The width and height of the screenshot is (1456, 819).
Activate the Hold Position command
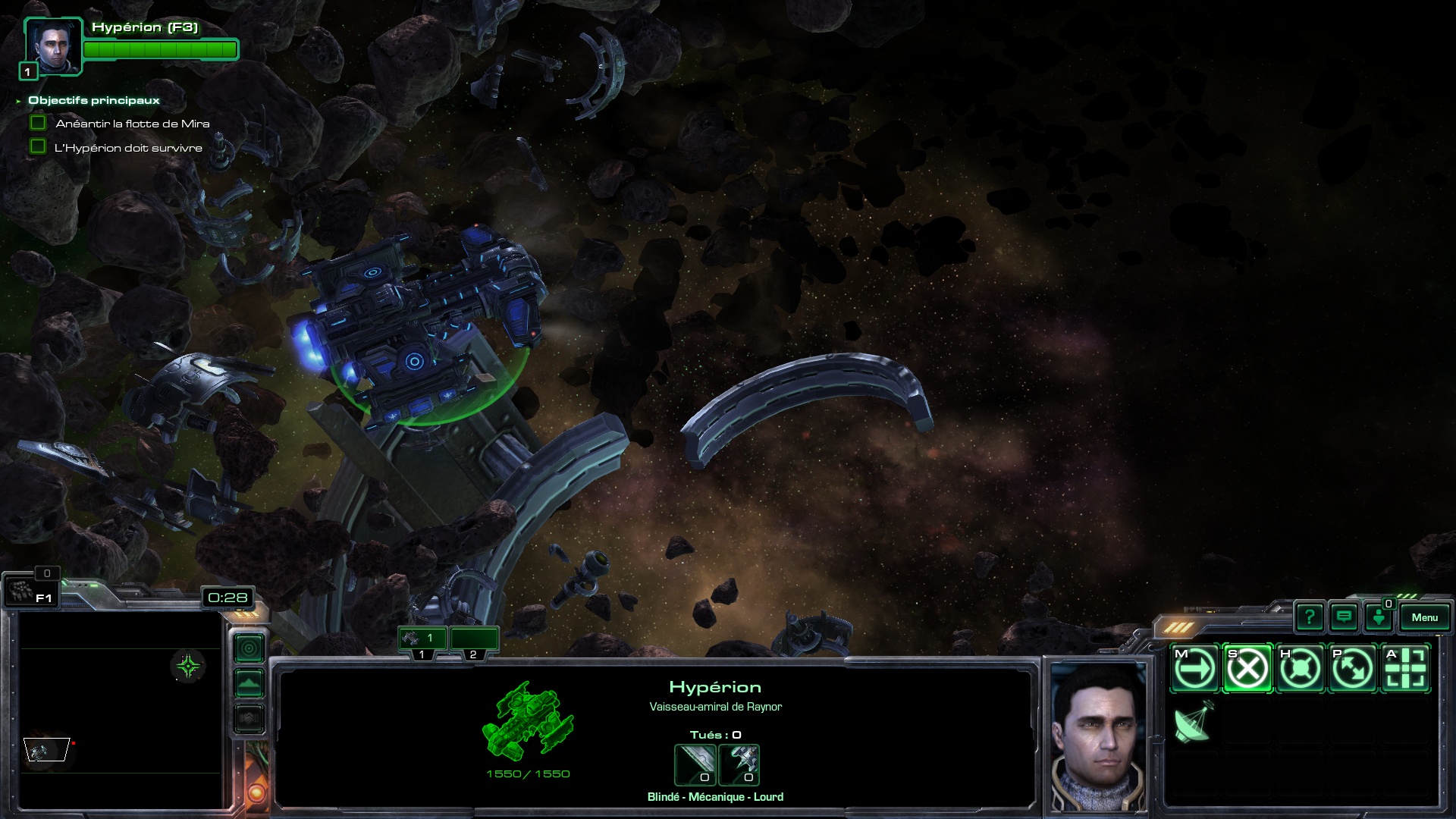(x=1300, y=669)
